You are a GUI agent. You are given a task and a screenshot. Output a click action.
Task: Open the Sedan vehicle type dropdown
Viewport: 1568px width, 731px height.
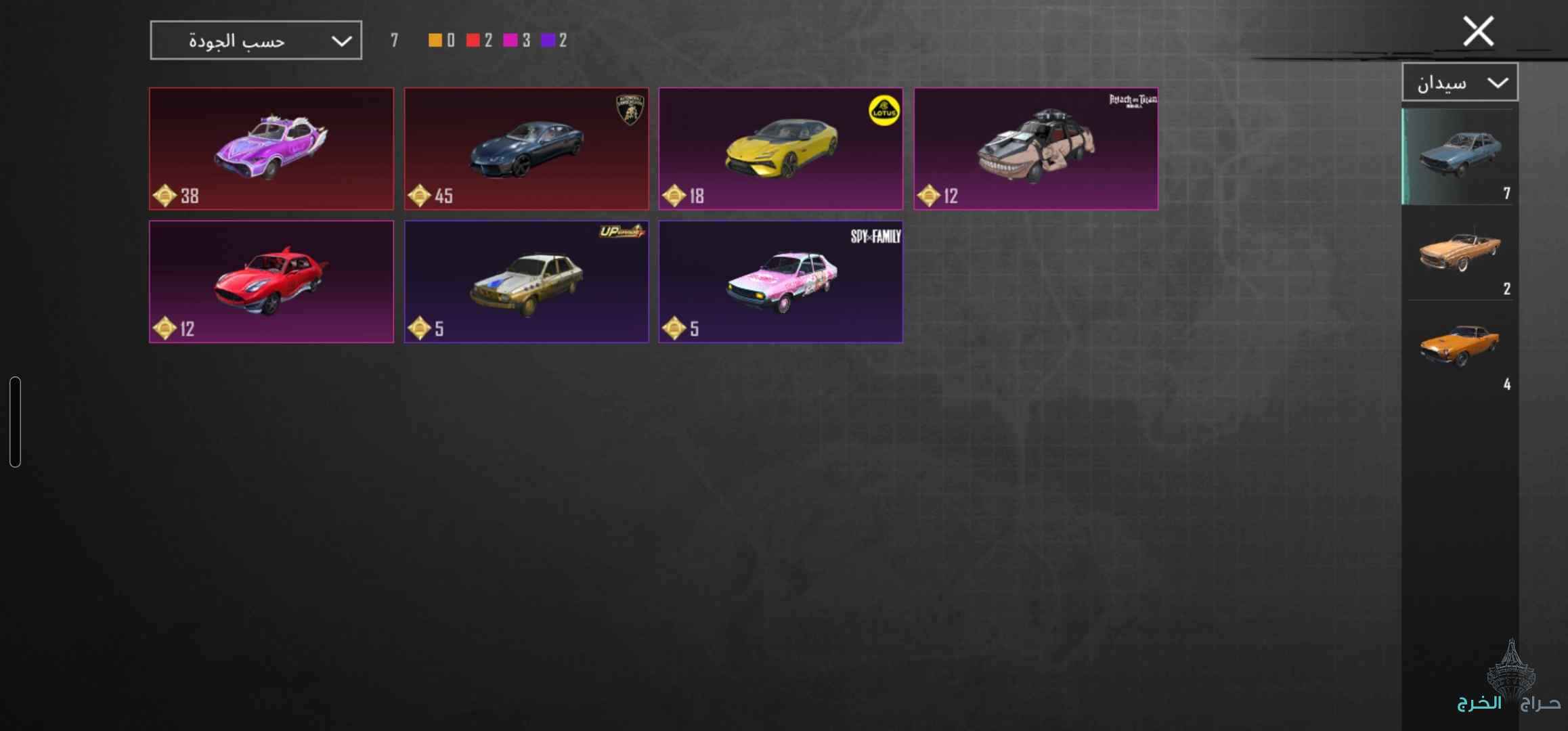(1460, 83)
